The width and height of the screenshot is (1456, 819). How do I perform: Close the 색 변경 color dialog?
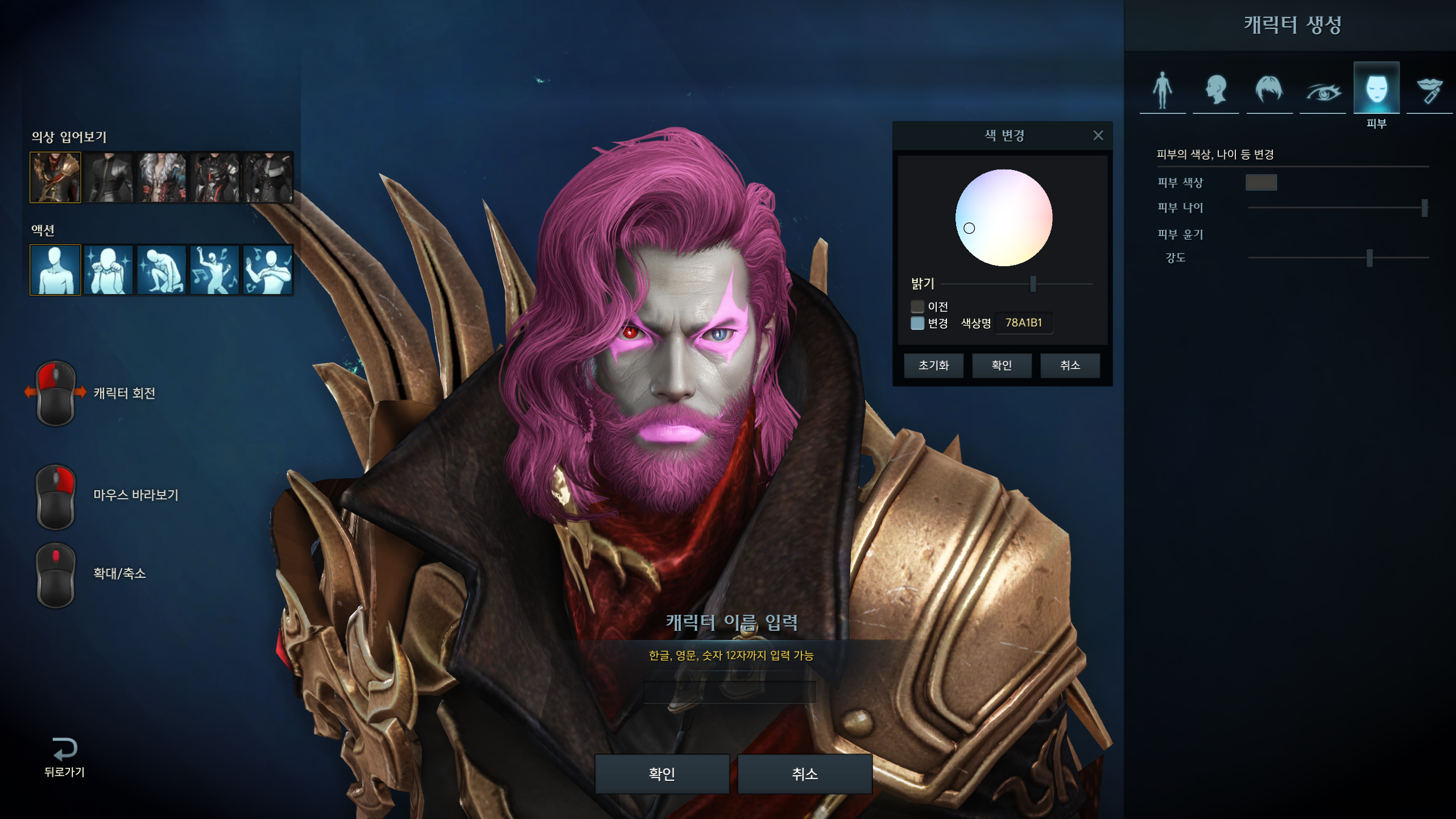pyautogui.click(x=1098, y=135)
